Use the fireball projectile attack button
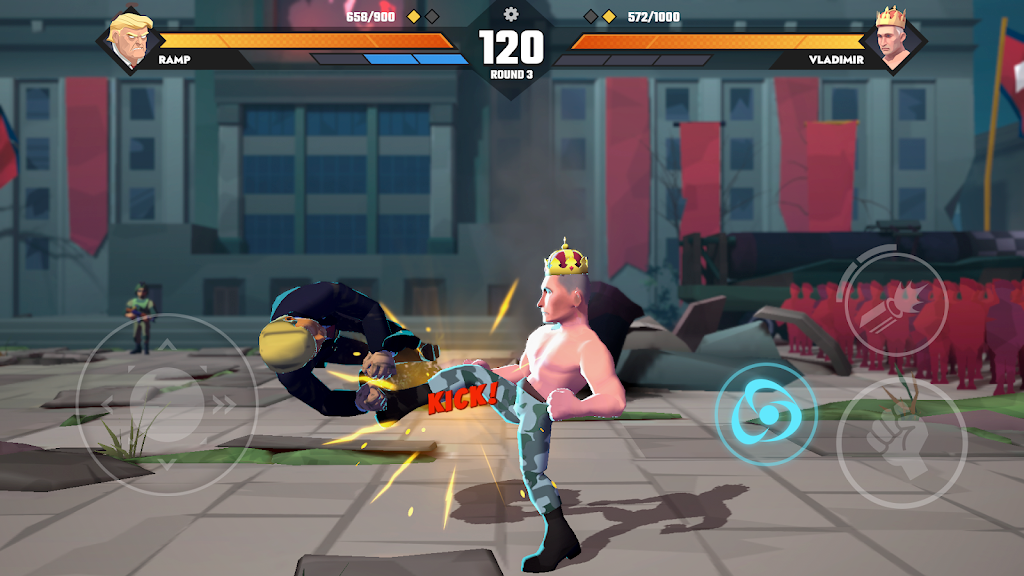Viewport: 1024px width, 576px height. coord(895,298)
